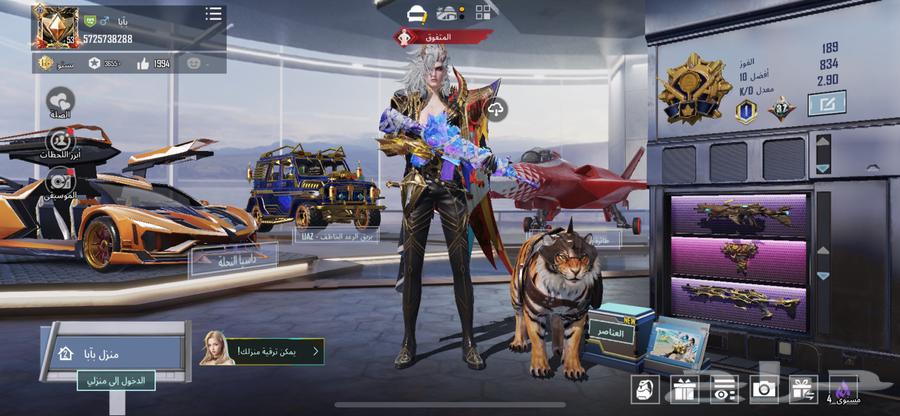This screenshot has width=900, height=416.
Task: Open the backpack icon in bottom toolbar
Action: [x=644, y=390]
